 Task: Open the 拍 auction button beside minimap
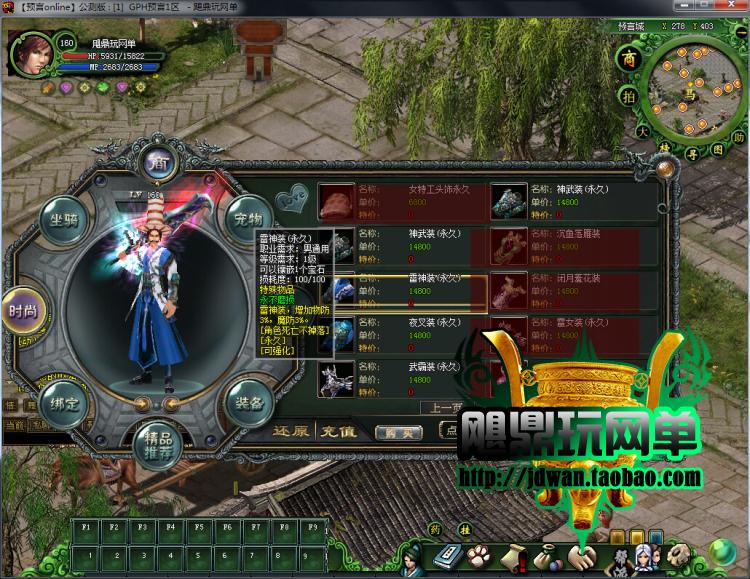pyautogui.click(x=628, y=96)
